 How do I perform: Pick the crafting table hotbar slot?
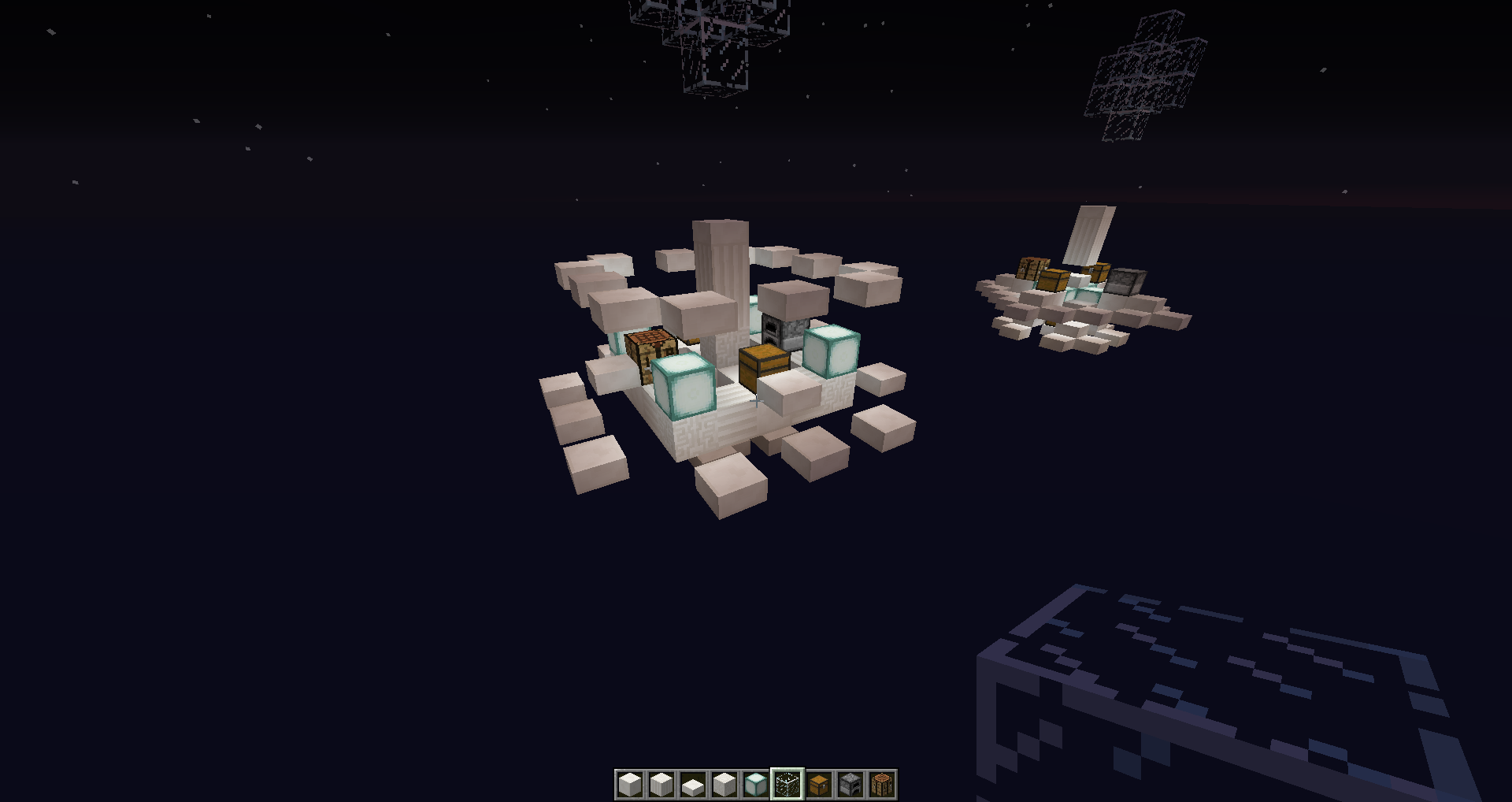click(x=882, y=785)
